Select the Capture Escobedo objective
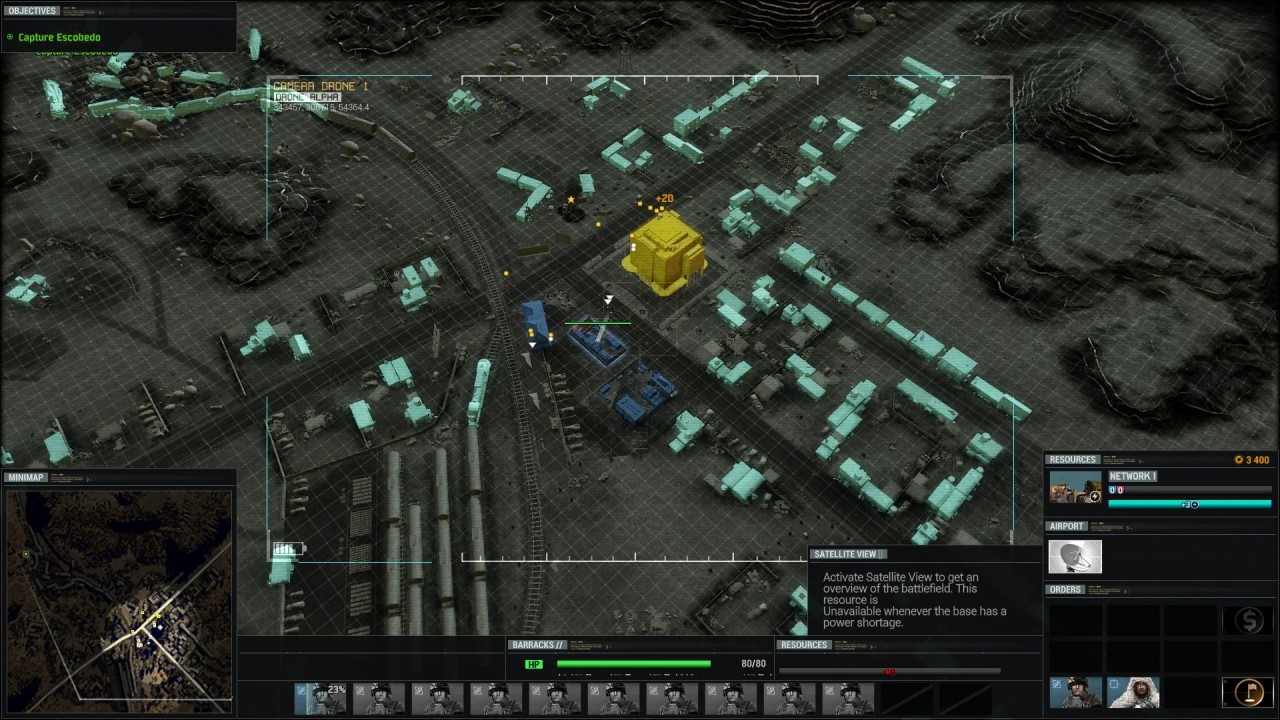1280x720 pixels. point(59,38)
